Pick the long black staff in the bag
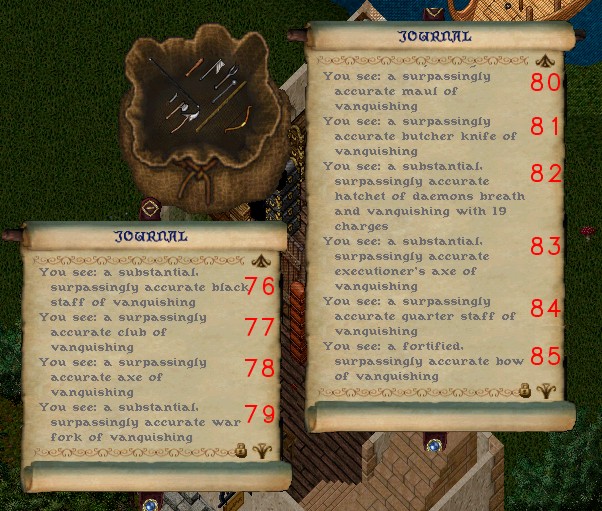The width and height of the screenshot is (602, 511). 172,81
